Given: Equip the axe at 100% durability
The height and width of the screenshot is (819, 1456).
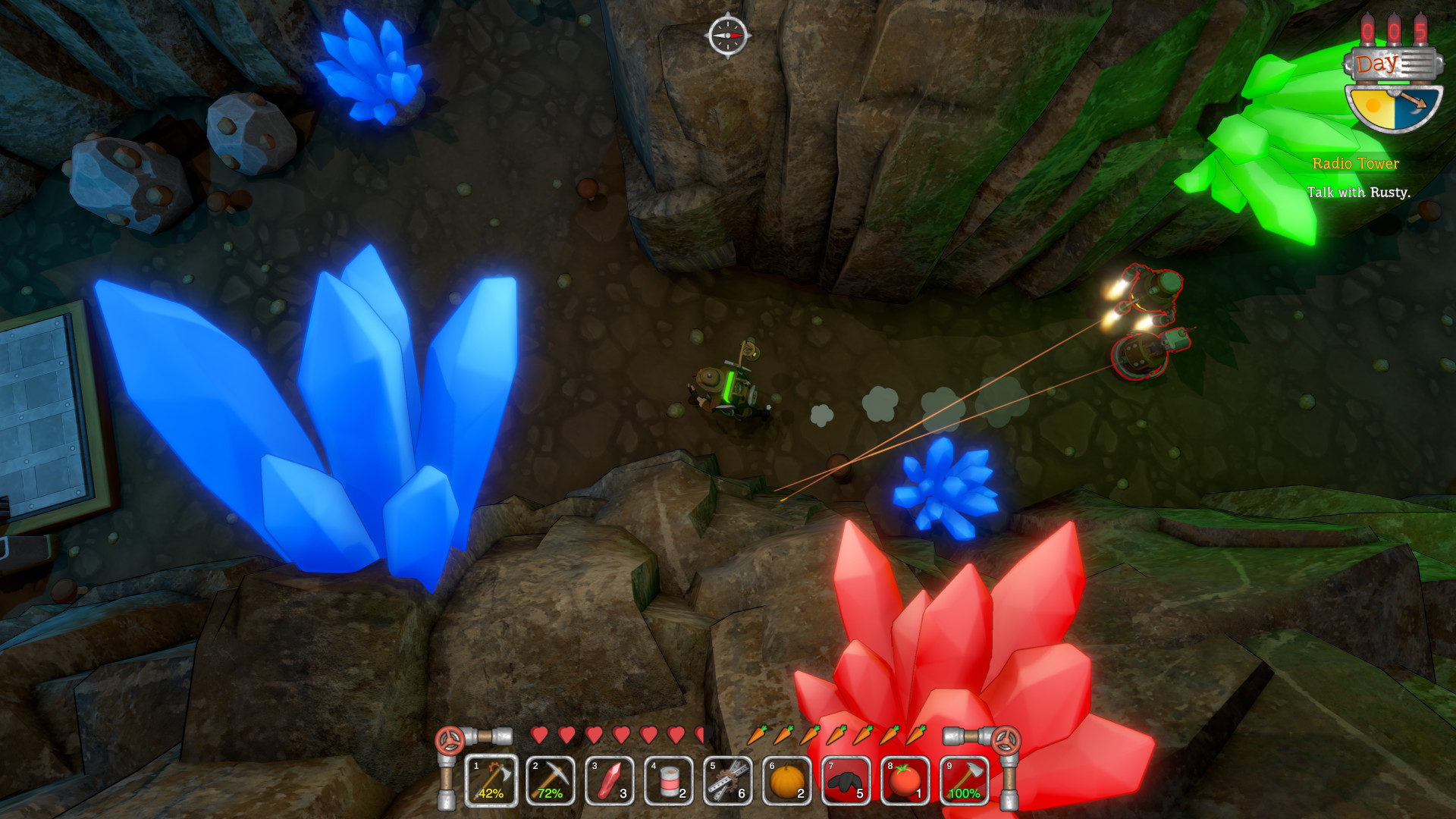Looking at the screenshot, I should [x=965, y=780].
